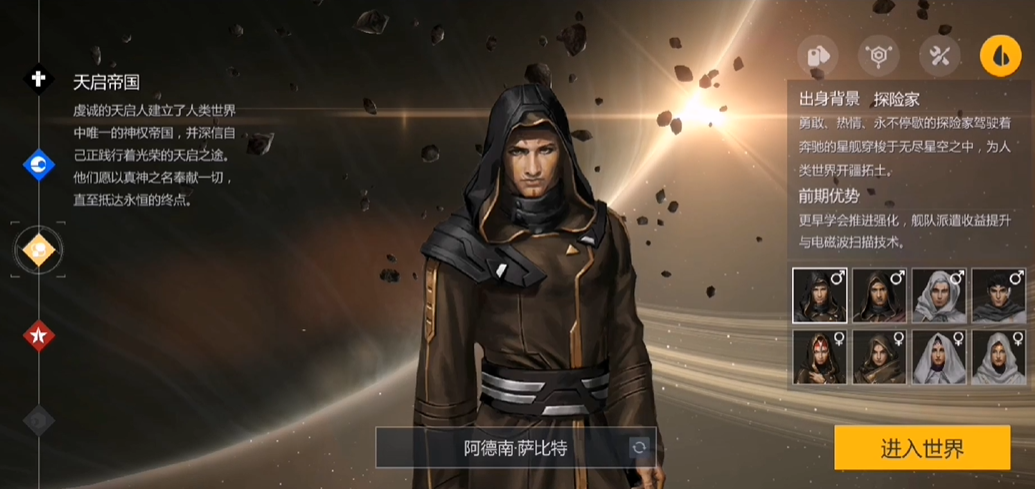Click the greyed-out faction emblem

click(39, 420)
